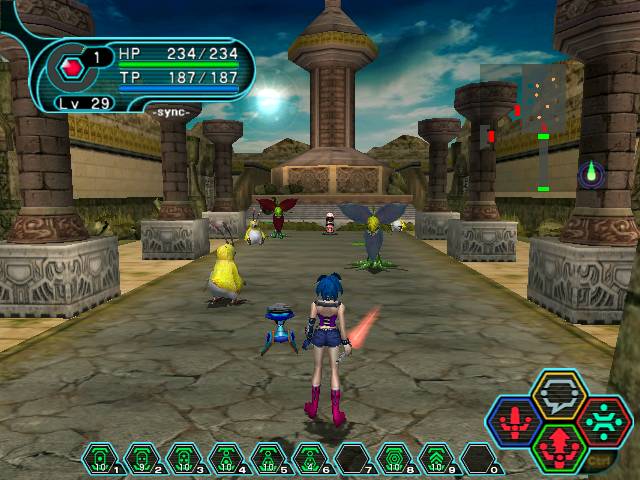
Task: Click the blue-bordered sword attack hexagon
Action: click(x=514, y=422)
